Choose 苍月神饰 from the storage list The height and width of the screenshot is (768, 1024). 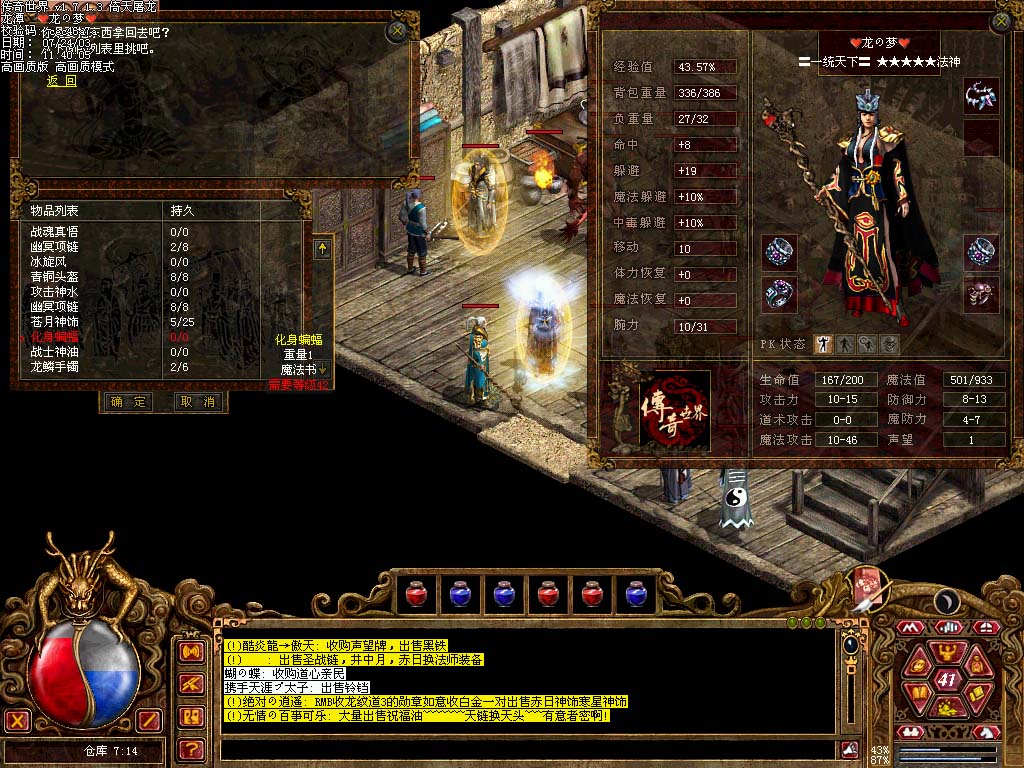pyautogui.click(x=55, y=322)
